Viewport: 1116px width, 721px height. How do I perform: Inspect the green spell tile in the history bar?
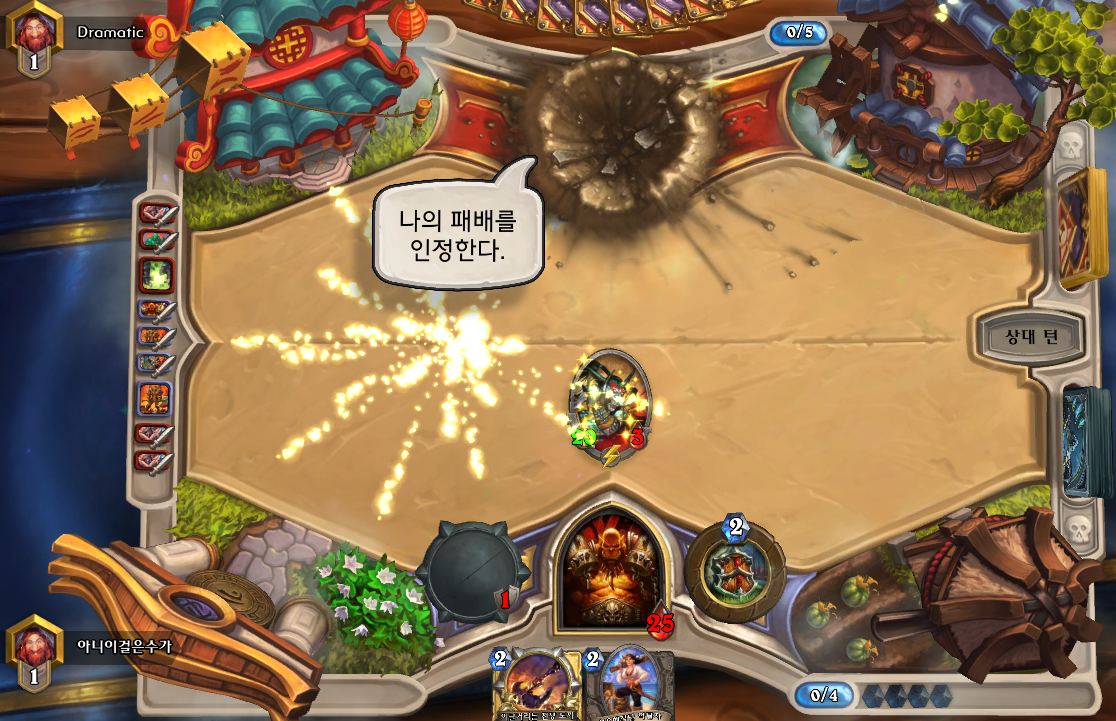click(157, 275)
